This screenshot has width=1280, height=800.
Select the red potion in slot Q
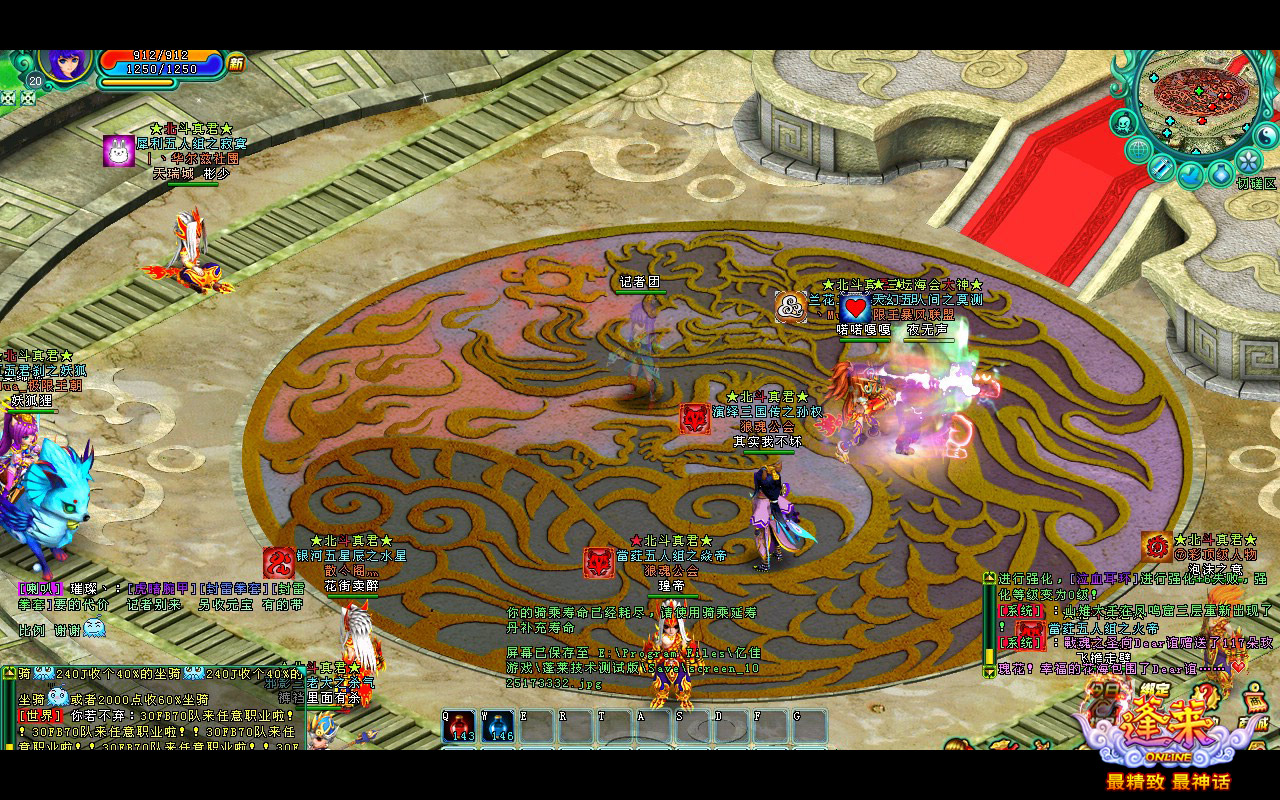pyautogui.click(x=460, y=726)
